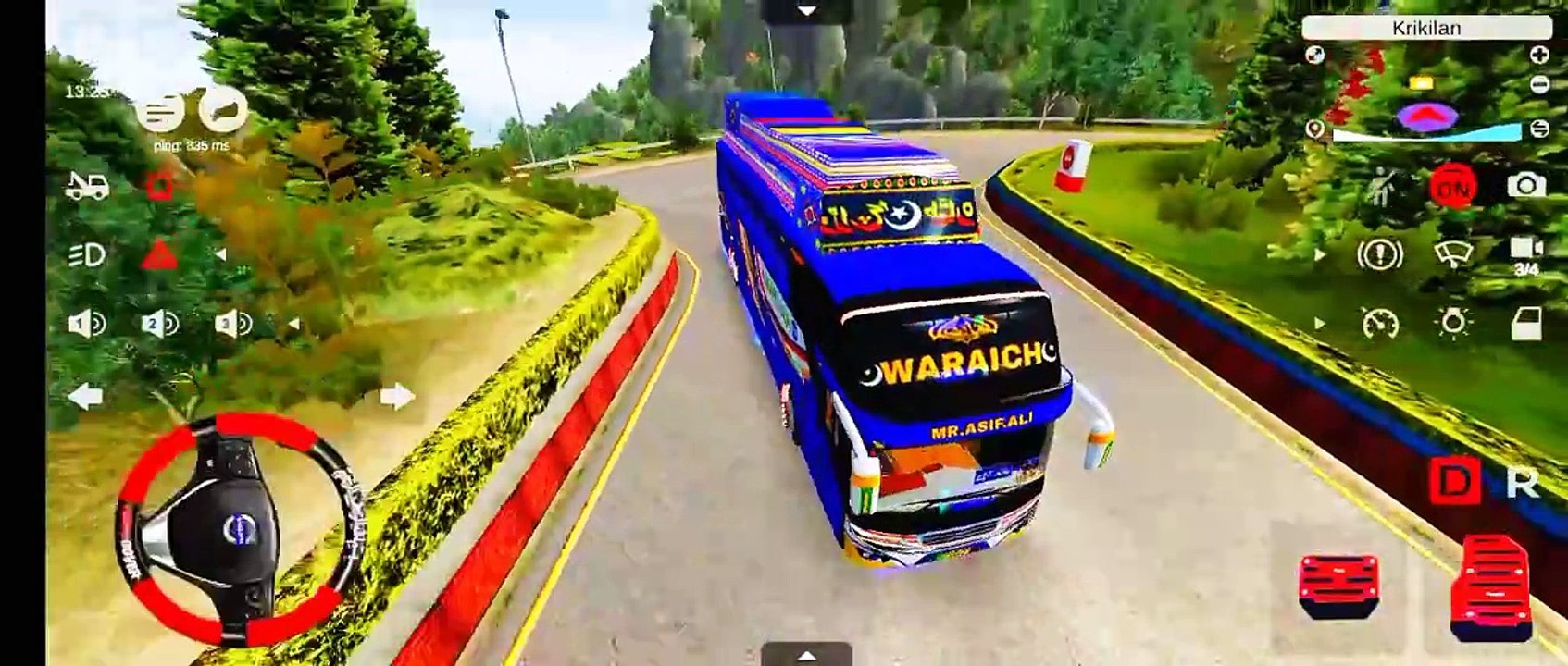Sound horn number 1

[88, 324]
